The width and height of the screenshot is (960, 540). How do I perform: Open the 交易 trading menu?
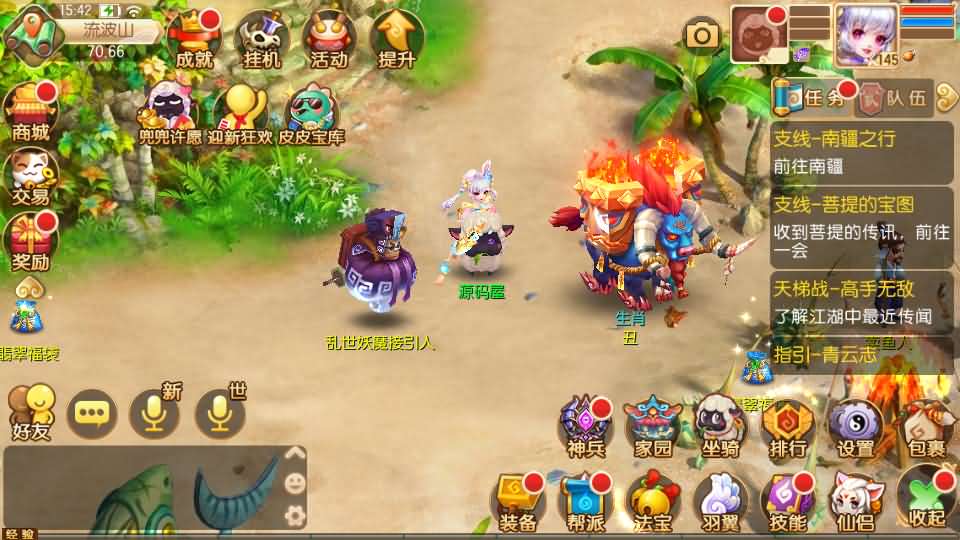[30, 176]
